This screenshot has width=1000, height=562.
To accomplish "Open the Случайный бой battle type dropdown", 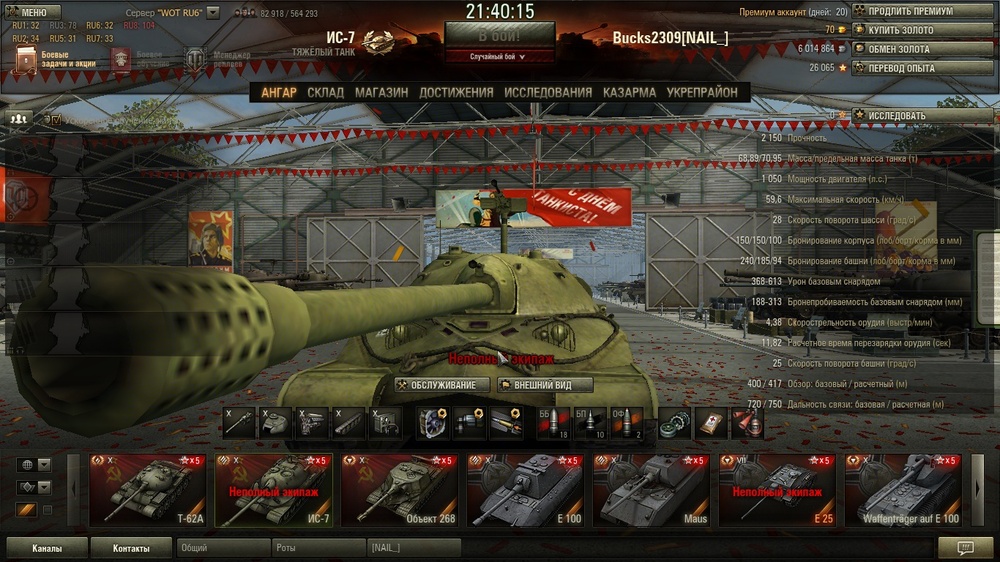I will 500,57.
